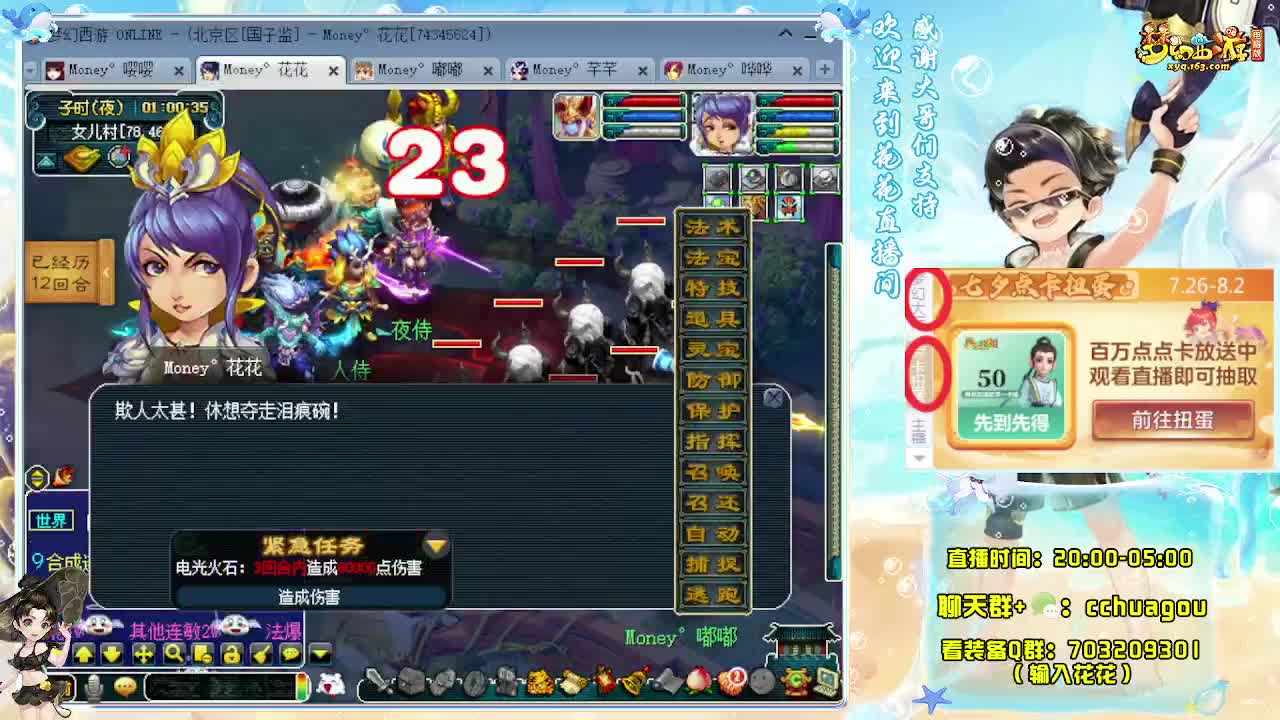The image size is (1280, 720).
Task: Expand the small arrow below the event gift panel
Action: pyautogui.click(x=920, y=457)
